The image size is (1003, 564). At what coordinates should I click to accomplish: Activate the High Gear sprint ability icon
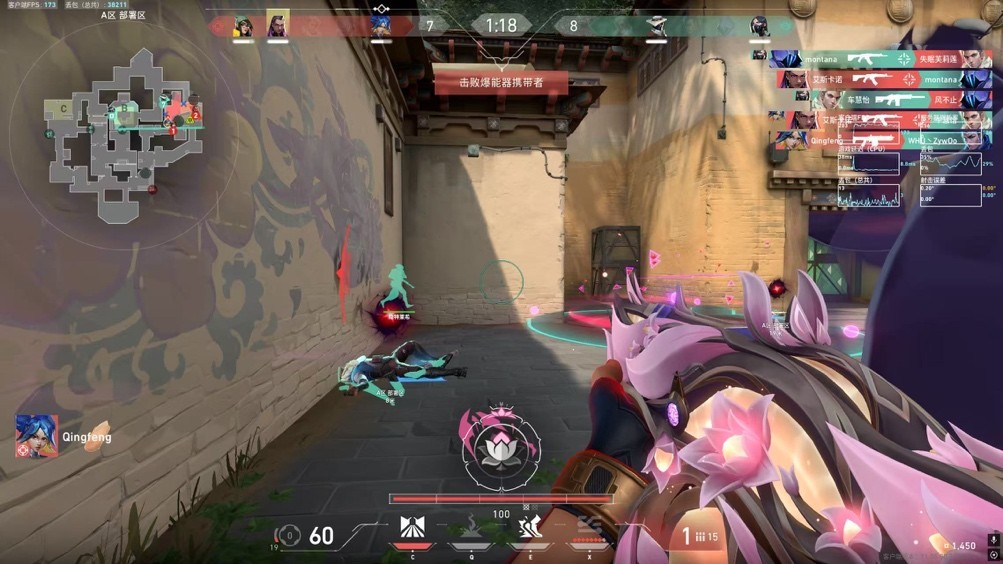coord(529,528)
